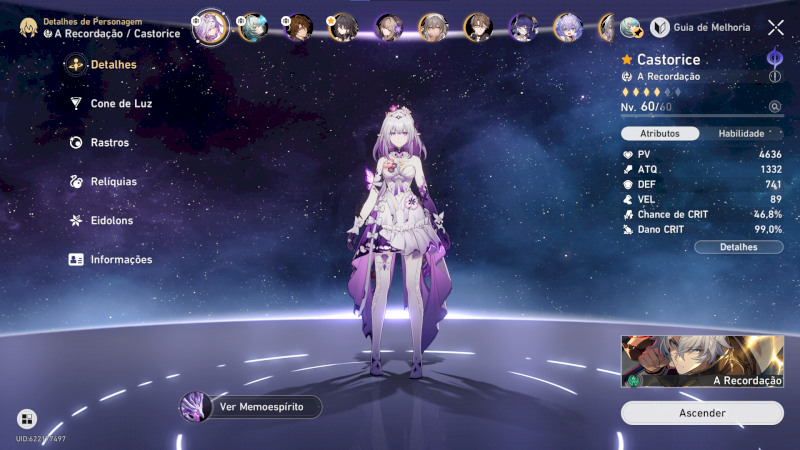The width and height of the screenshot is (800, 450).
Task: Toggle the favorite star beside Castorice's name
Action: coord(627,60)
